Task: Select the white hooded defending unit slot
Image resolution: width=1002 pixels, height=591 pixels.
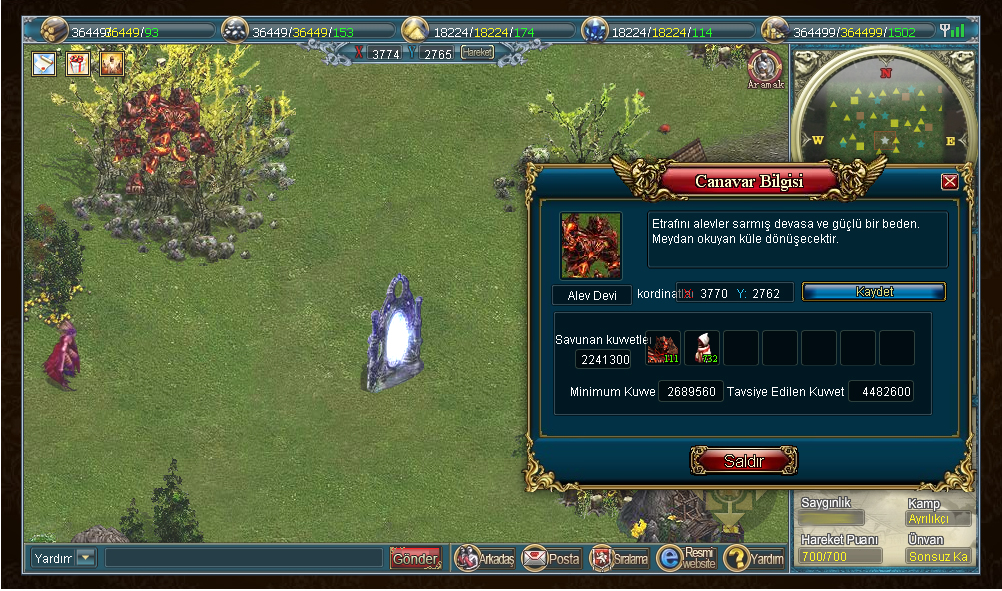Action: point(701,348)
